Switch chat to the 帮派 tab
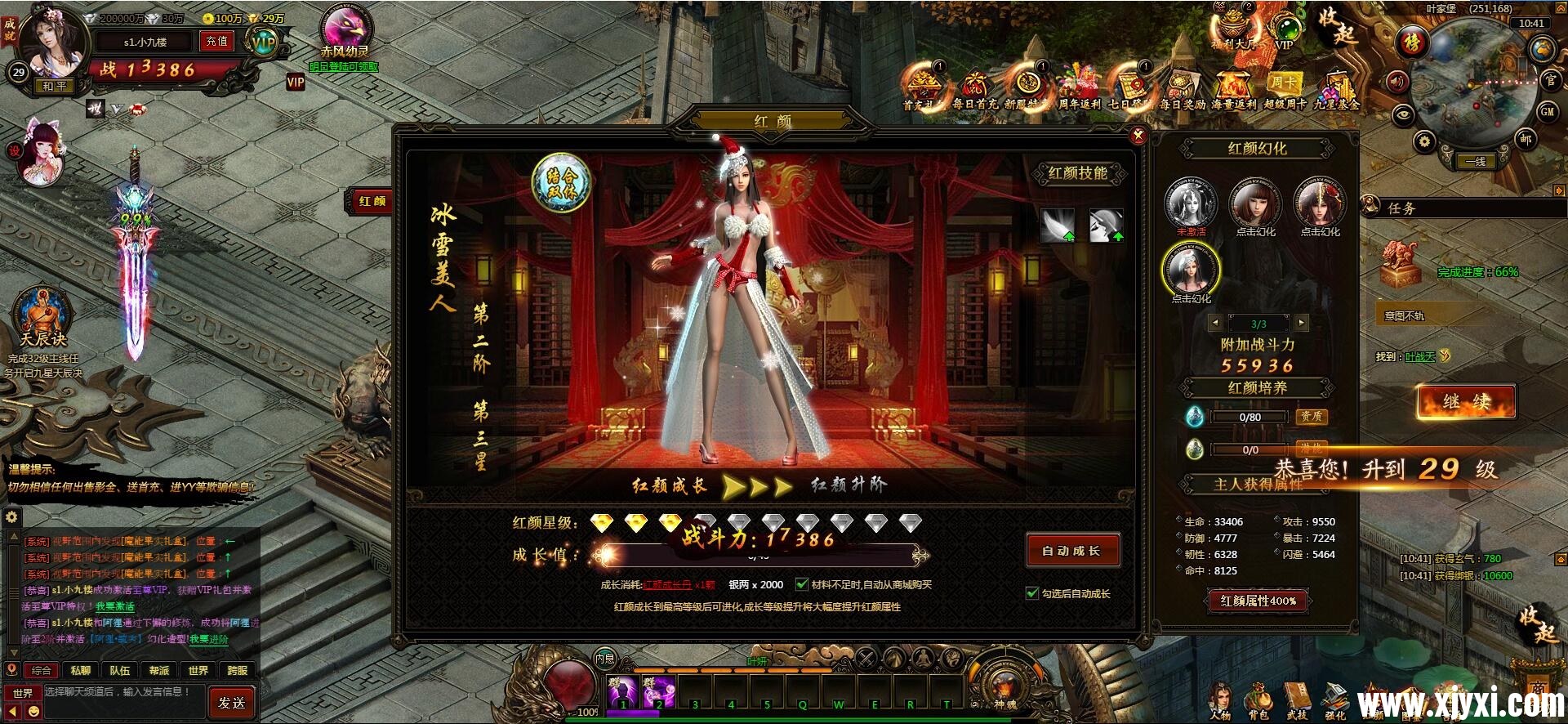This screenshot has width=1568, height=724. pyautogui.click(x=158, y=668)
